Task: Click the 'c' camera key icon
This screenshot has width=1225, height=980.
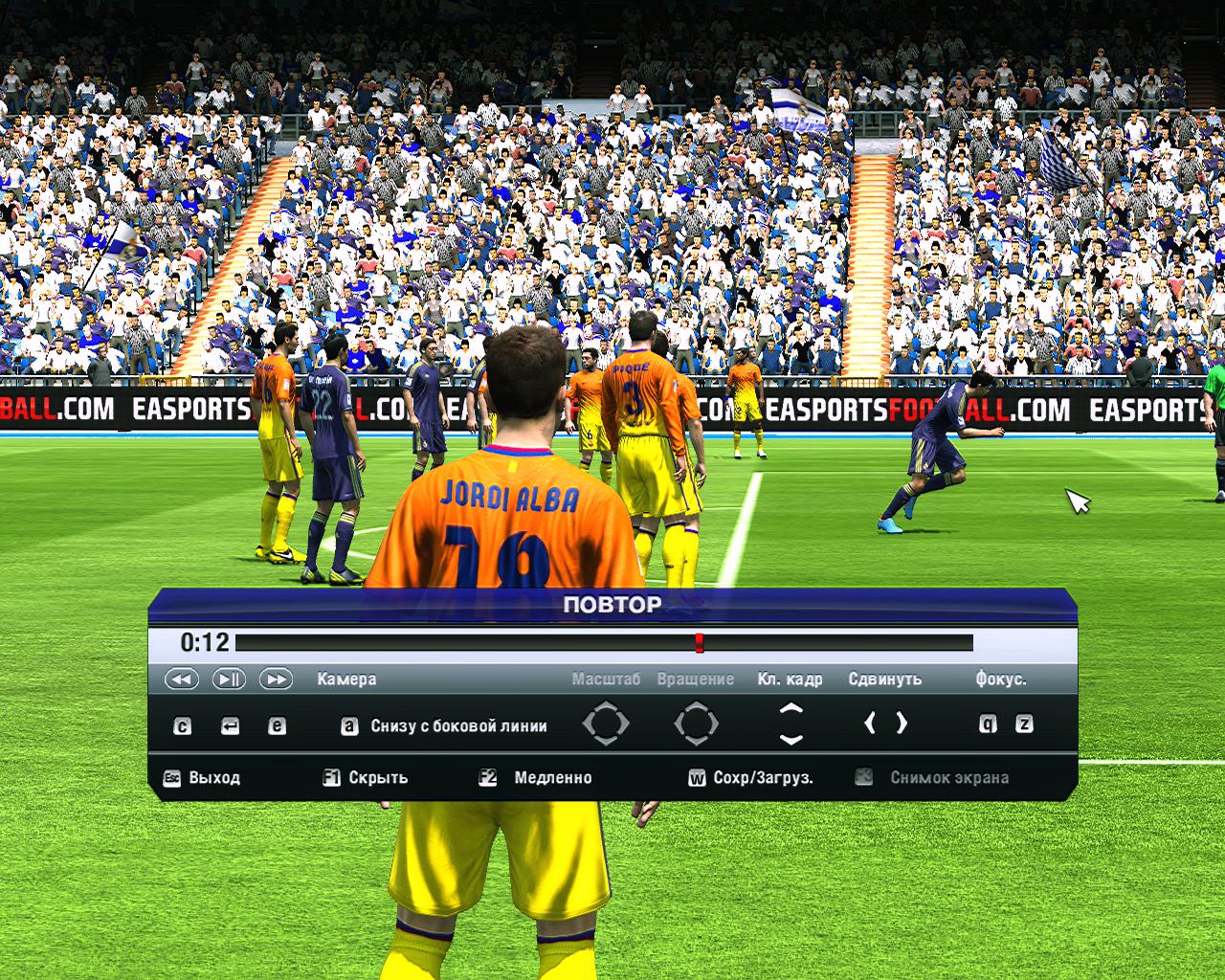Action: pos(181,724)
